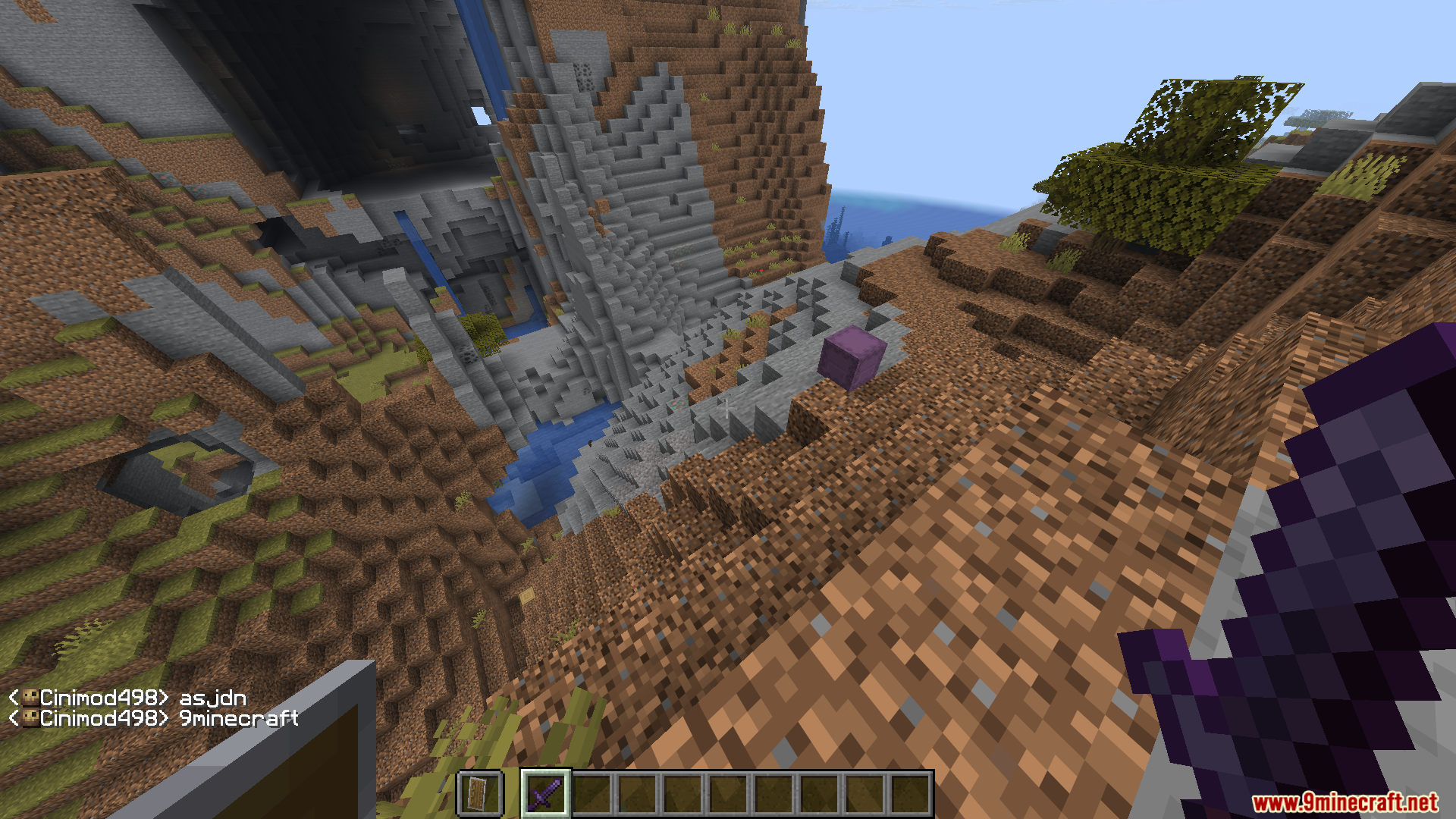This screenshot has height=819, width=1456.
Task: Click the shield in the offhand slot
Action: (479, 793)
